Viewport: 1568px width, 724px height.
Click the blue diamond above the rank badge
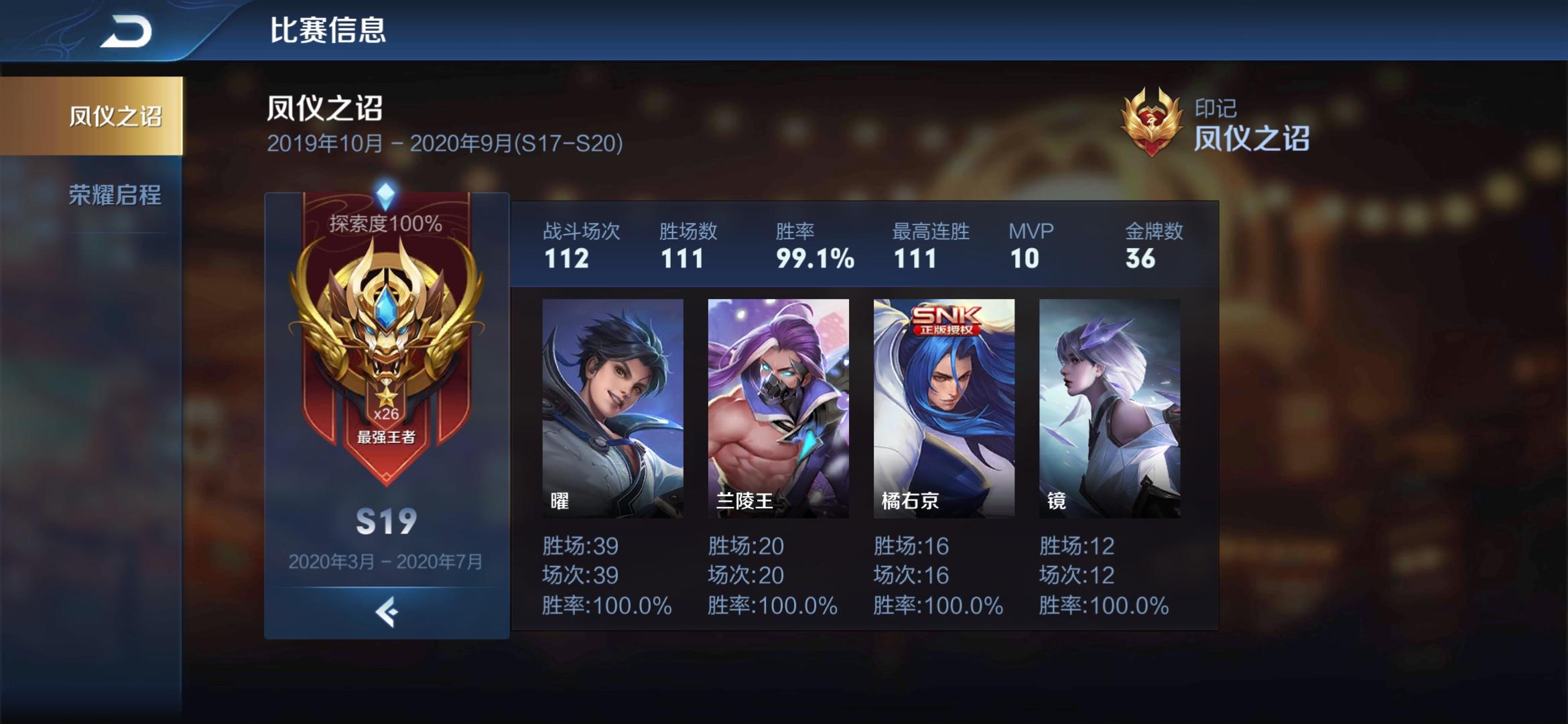[386, 194]
